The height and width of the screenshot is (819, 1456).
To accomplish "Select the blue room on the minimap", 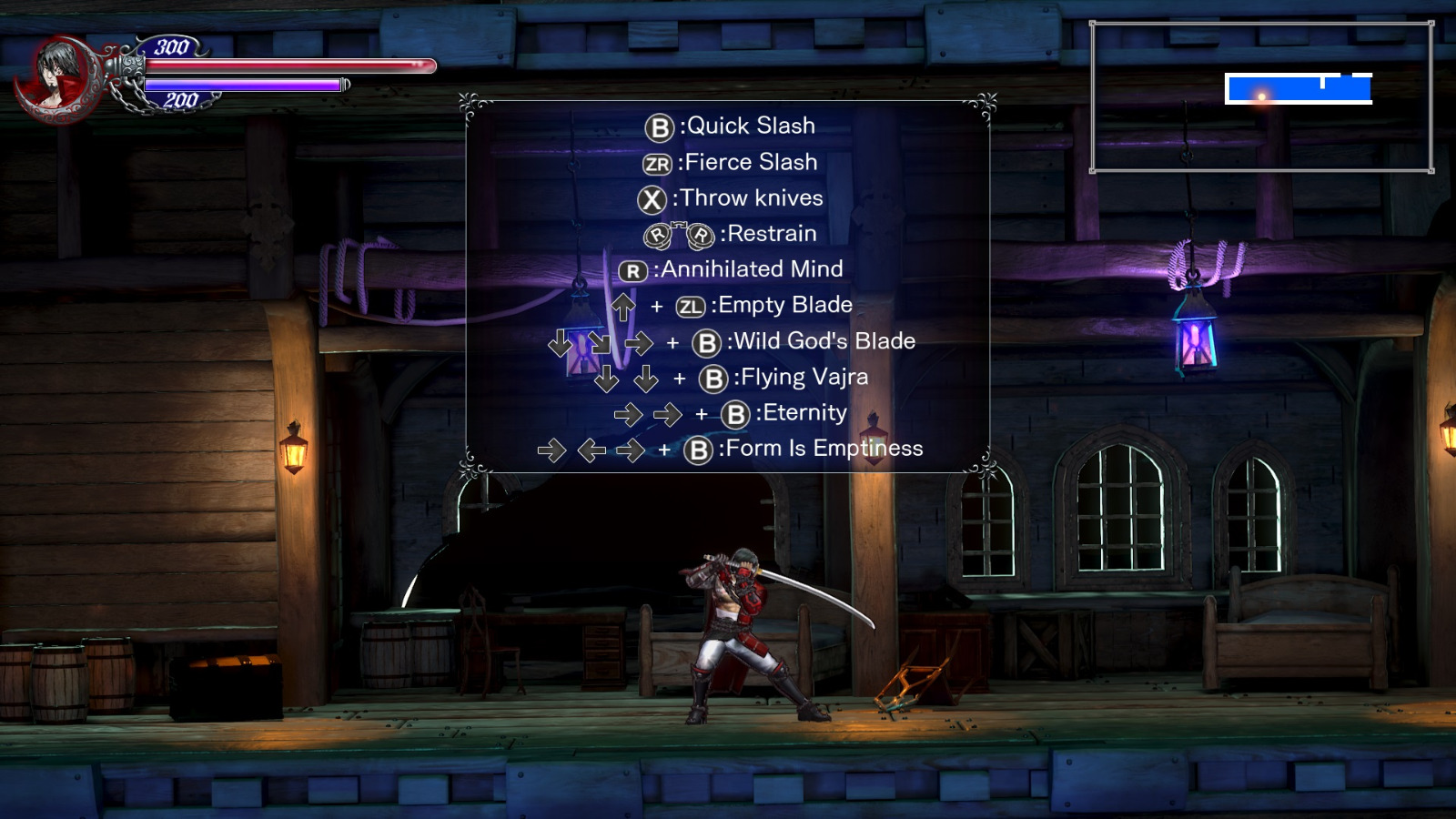I will pyautogui.click(x=1301, y=86).
